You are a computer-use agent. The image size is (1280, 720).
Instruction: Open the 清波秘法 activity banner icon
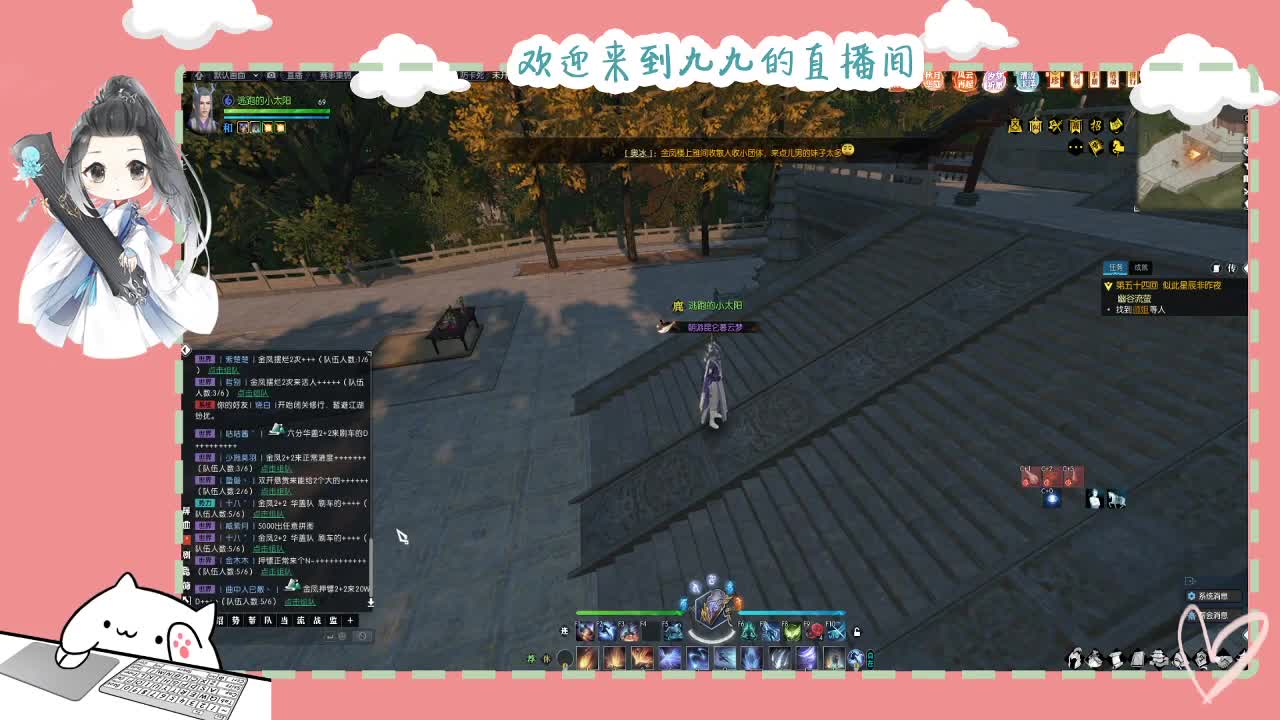1027,79
